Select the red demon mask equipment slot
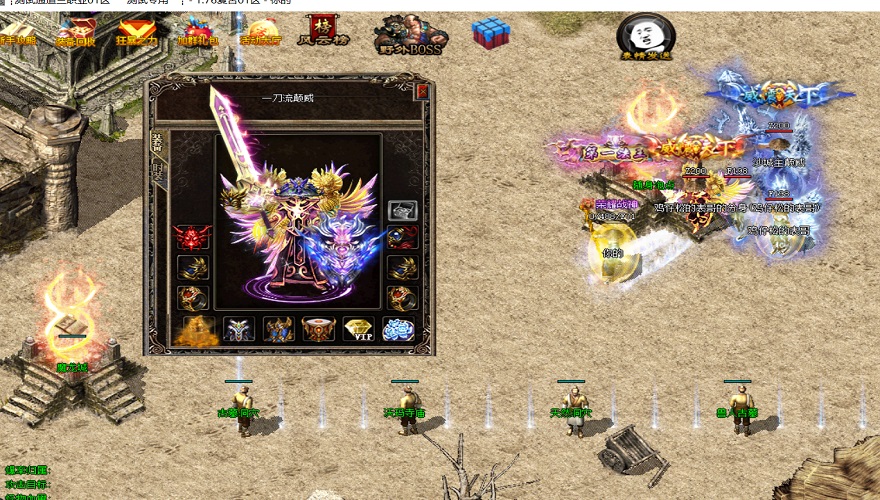Viewport: 880px width, 500px height. 192,237
